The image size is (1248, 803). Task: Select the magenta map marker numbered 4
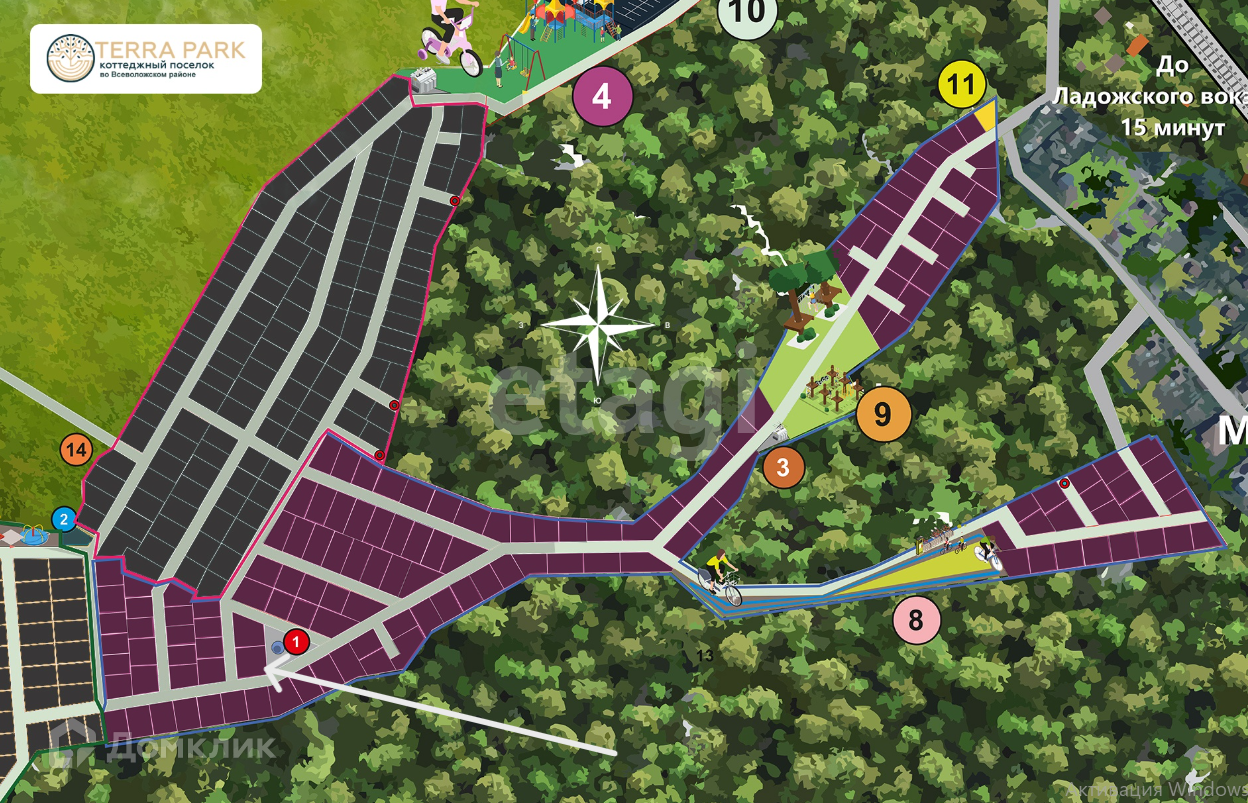tap(601, 96)
